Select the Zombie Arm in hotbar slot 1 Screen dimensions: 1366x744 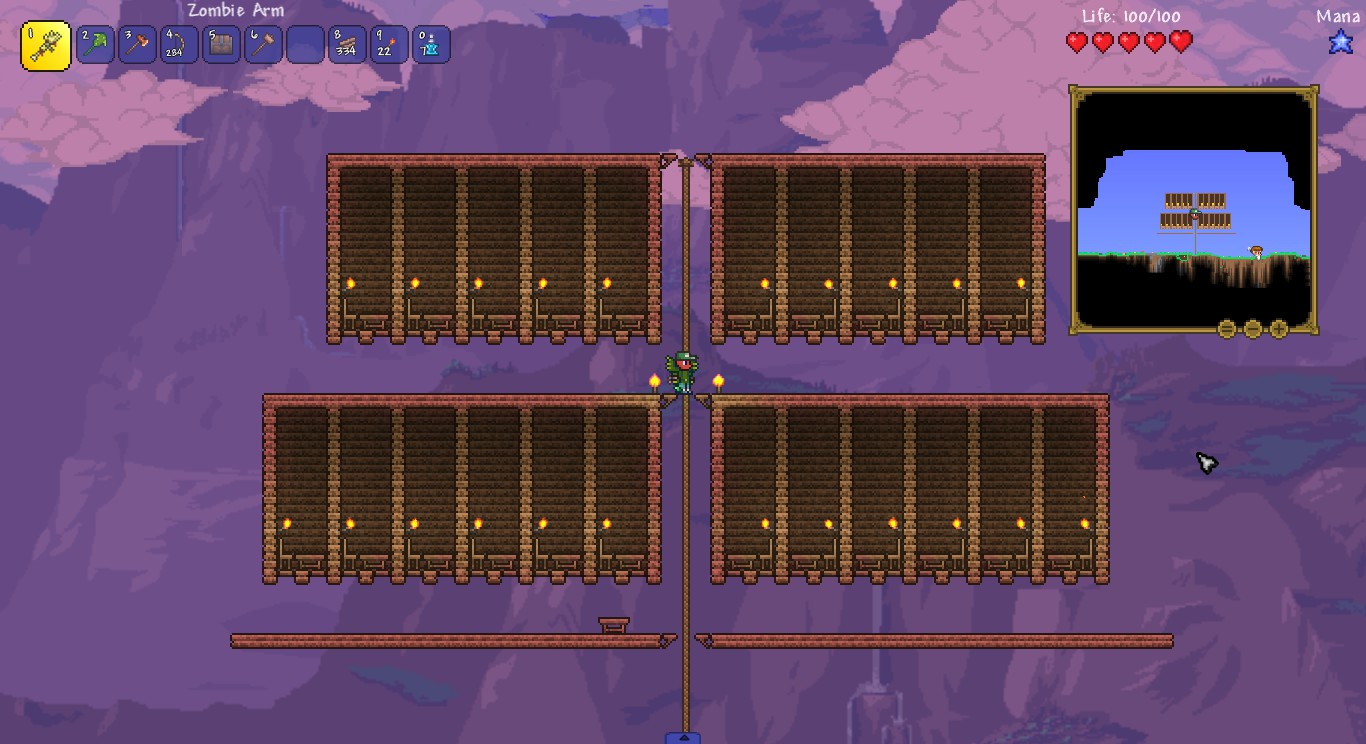45,44
